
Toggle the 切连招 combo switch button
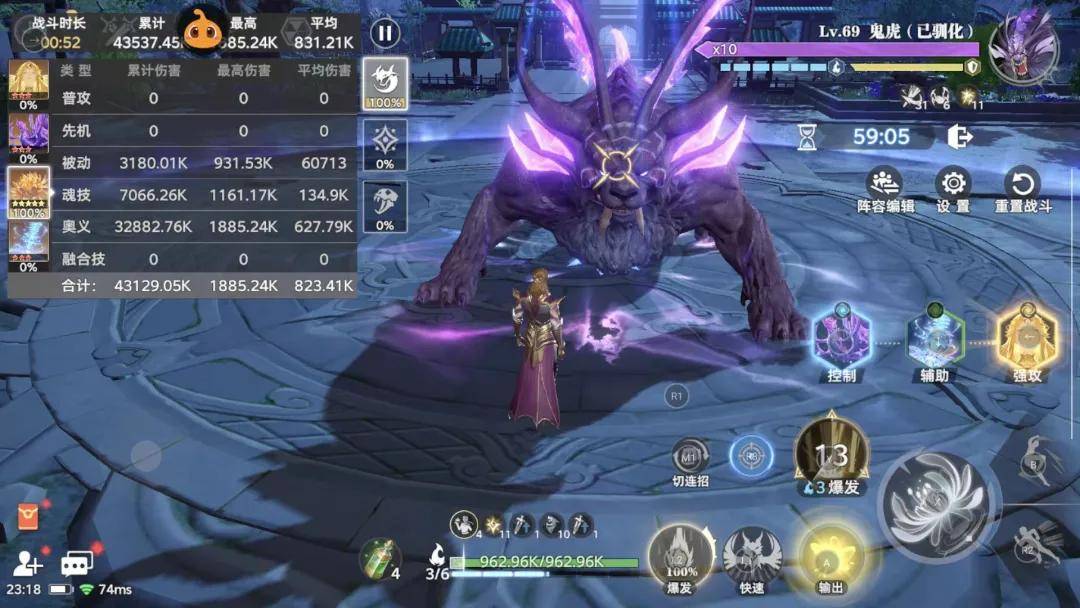click(690, 457)
